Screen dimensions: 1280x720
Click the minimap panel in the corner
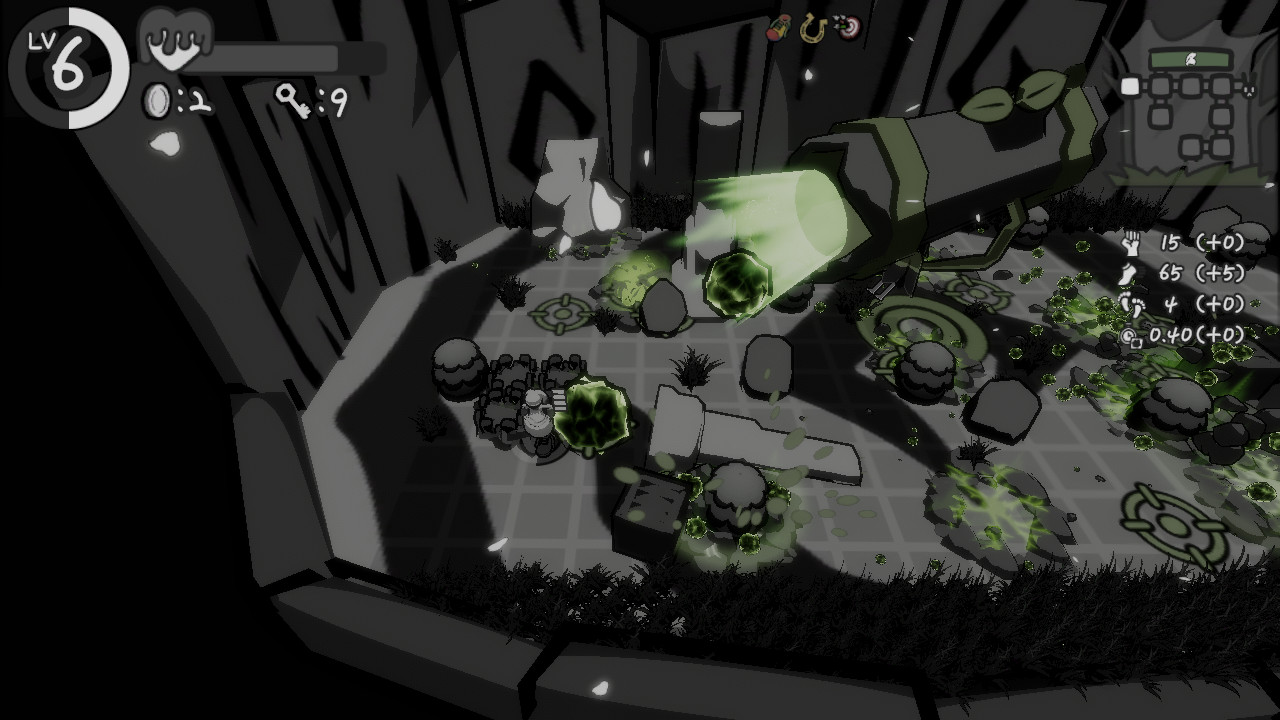[x=1190, y=110]
